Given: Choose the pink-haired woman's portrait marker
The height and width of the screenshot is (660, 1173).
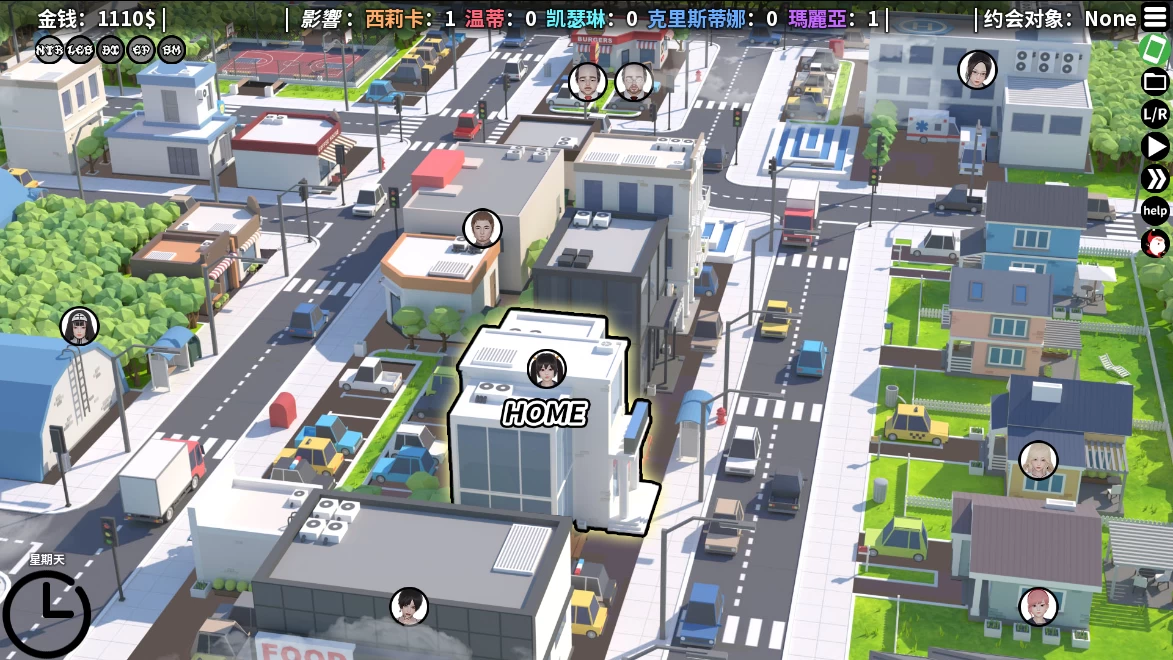Looking at the screenshot, I should tap(1038, 606).
